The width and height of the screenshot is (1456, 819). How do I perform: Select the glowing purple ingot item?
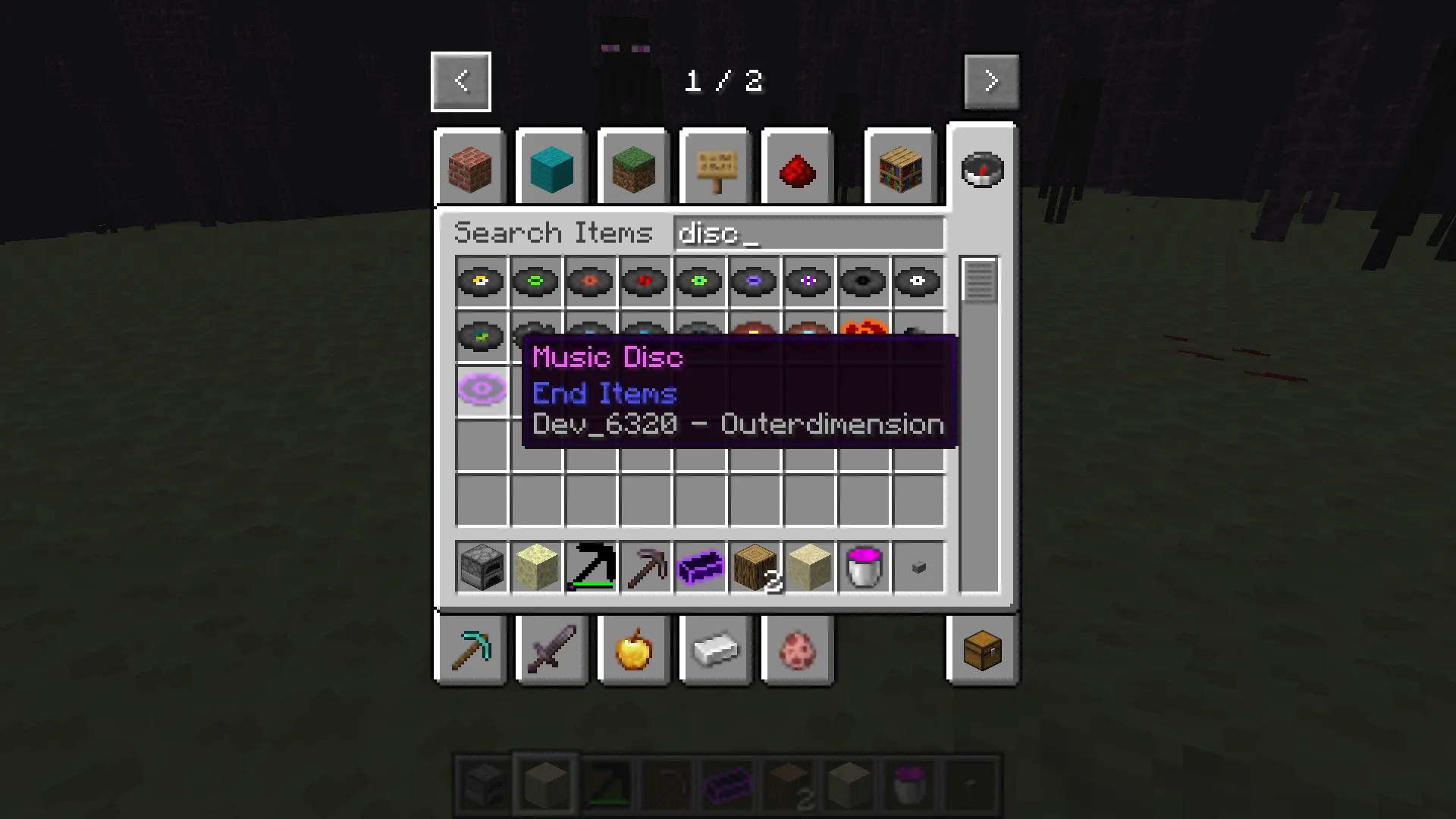[699, 566]
